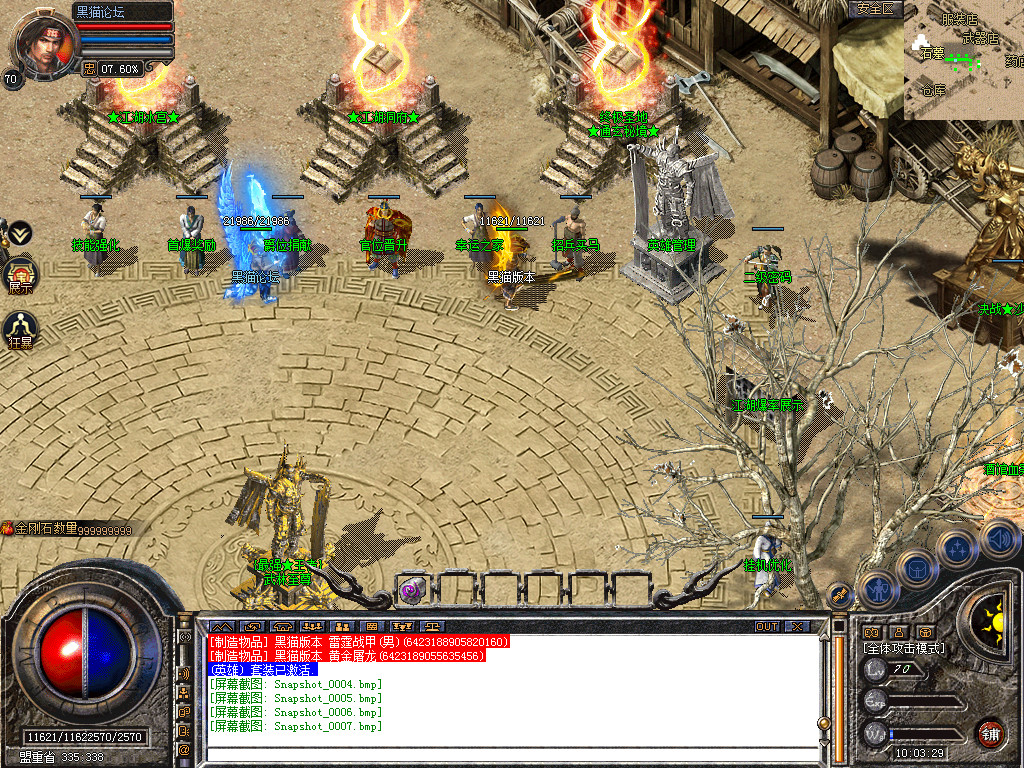The height and width of the screenshot is (768, 1024).
Task: Select the purple swirl item in the hotbar
Action: point(412,589)
